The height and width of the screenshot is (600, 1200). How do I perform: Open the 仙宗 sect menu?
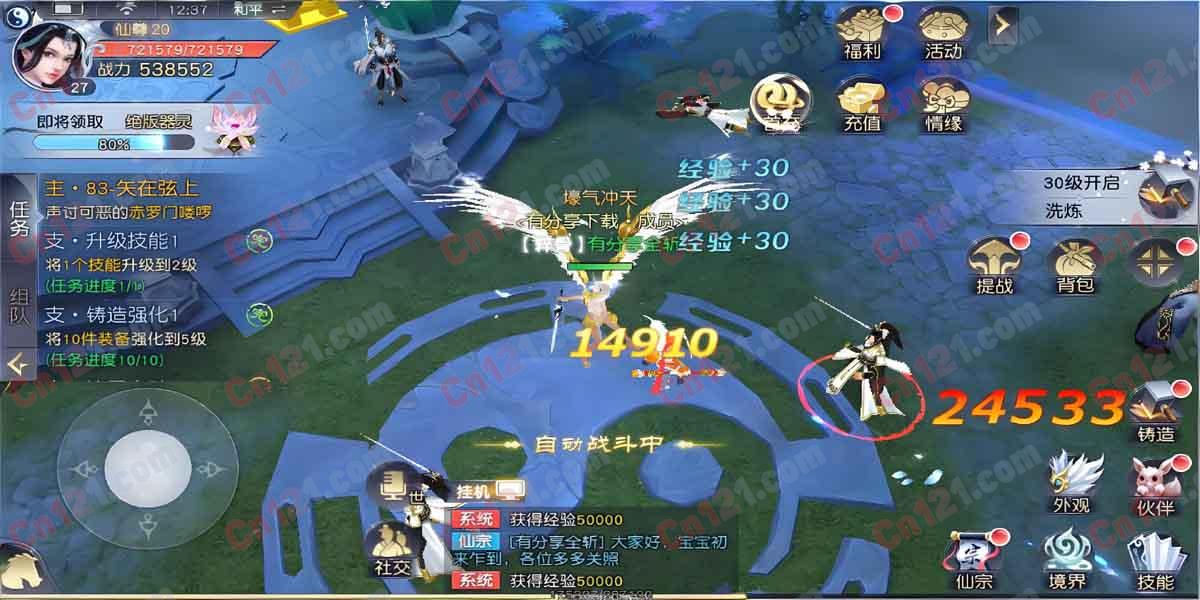(x=974, y=560)
